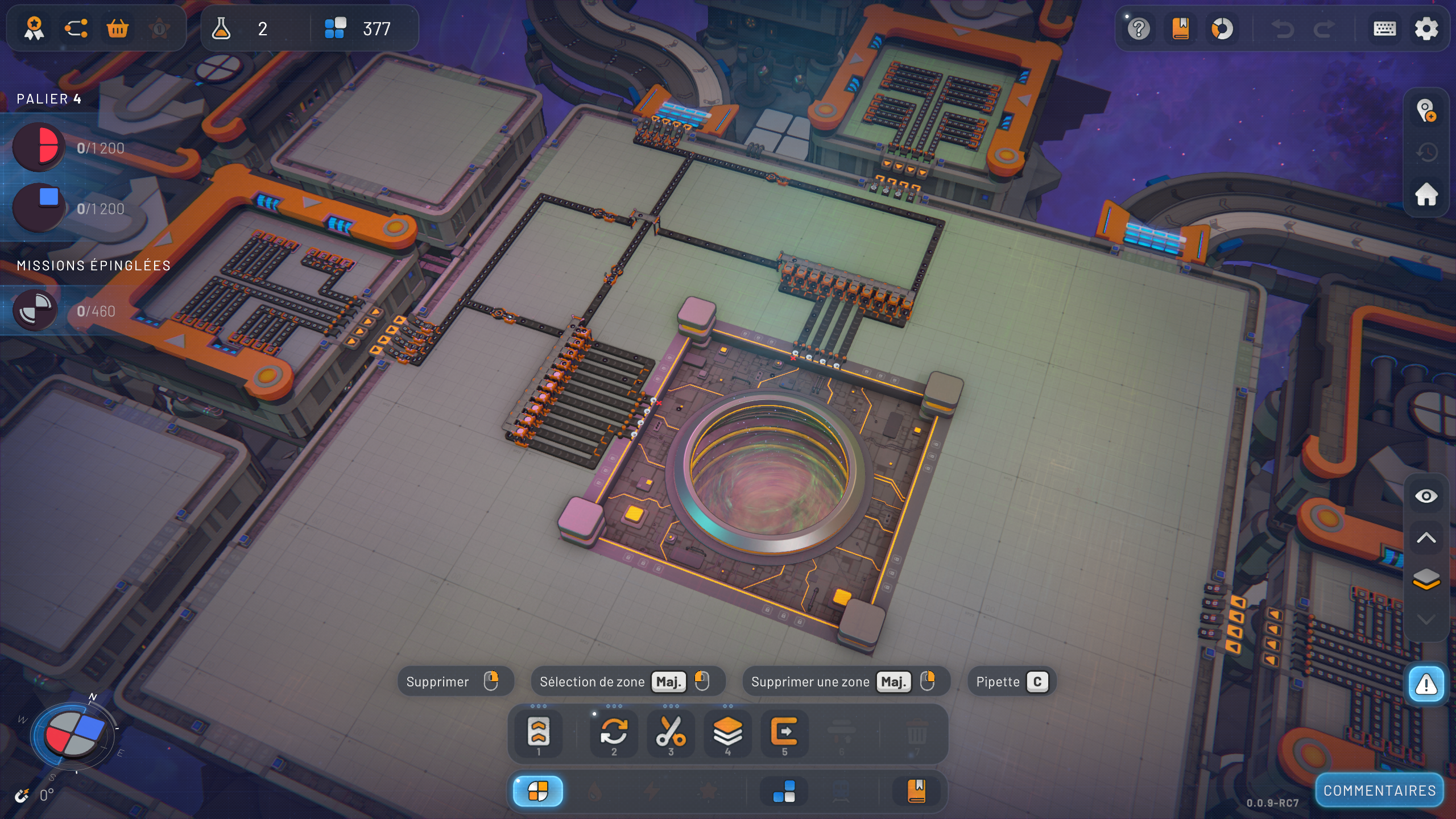
Task: Open the COMMENTAIRES feedback button
Action: click(x=1379, y=791)
